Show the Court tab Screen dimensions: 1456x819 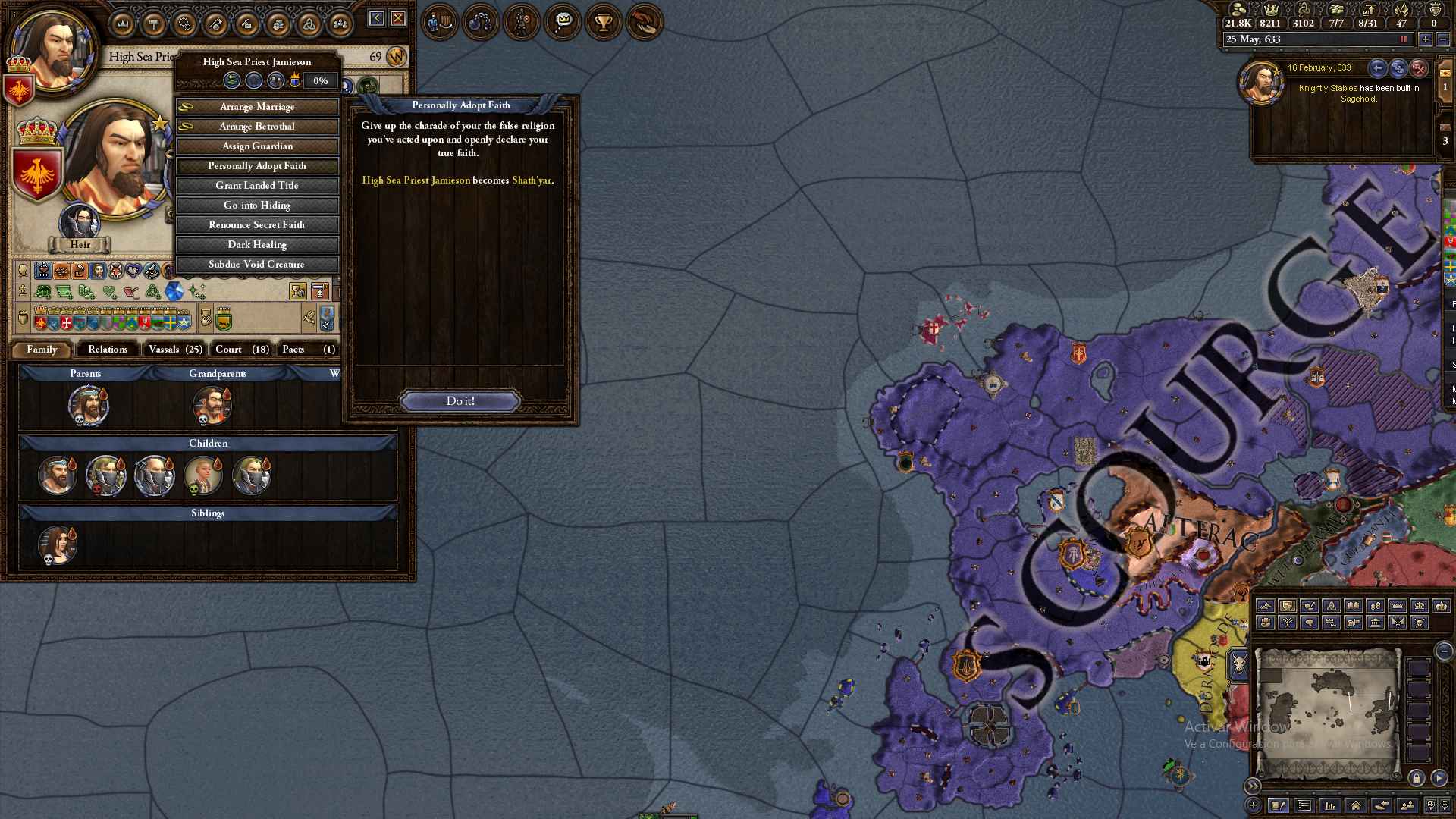[x=242, y=350]
